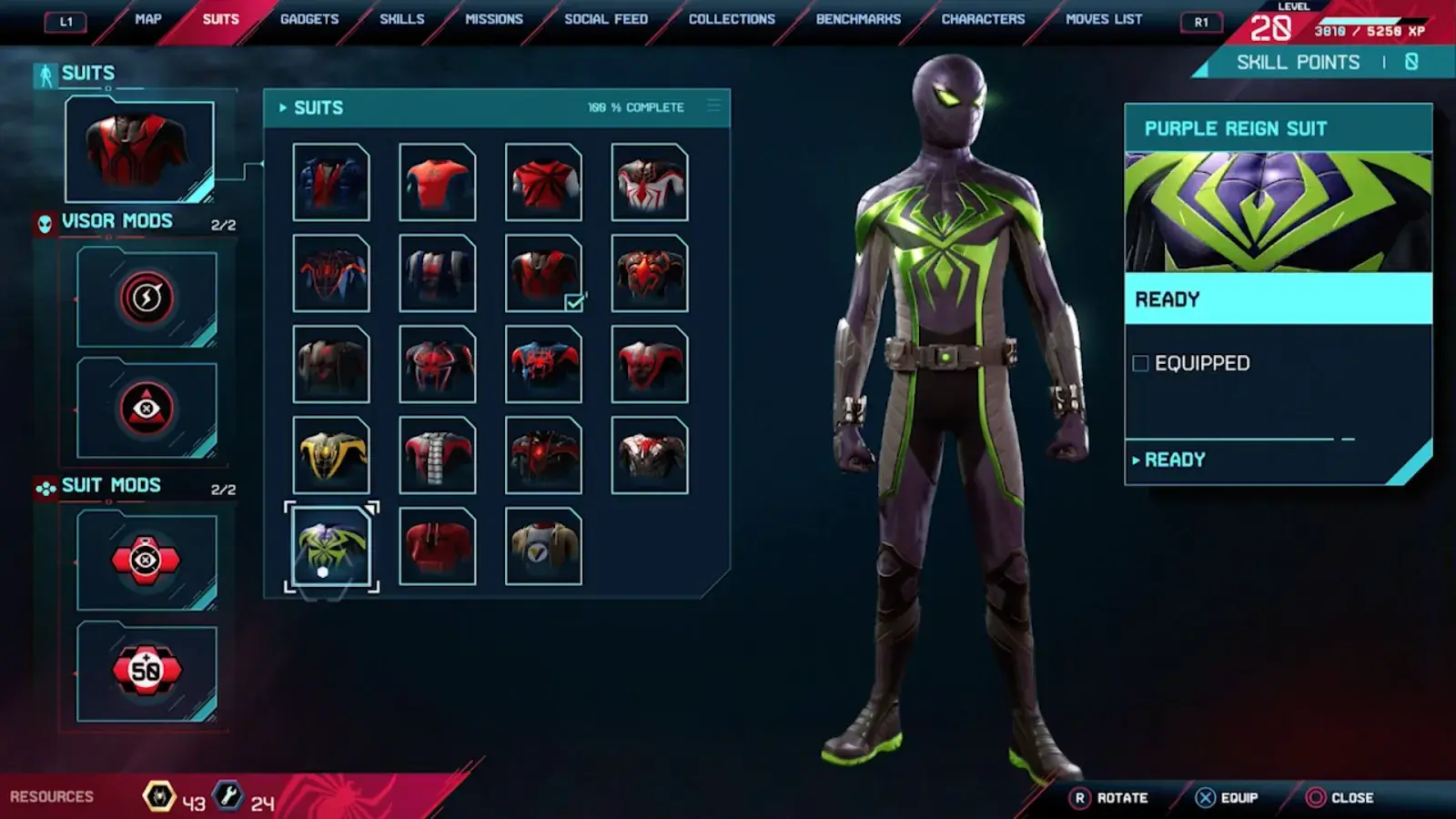
Task: View the Benchmarks tab
Action: (858, 19)
